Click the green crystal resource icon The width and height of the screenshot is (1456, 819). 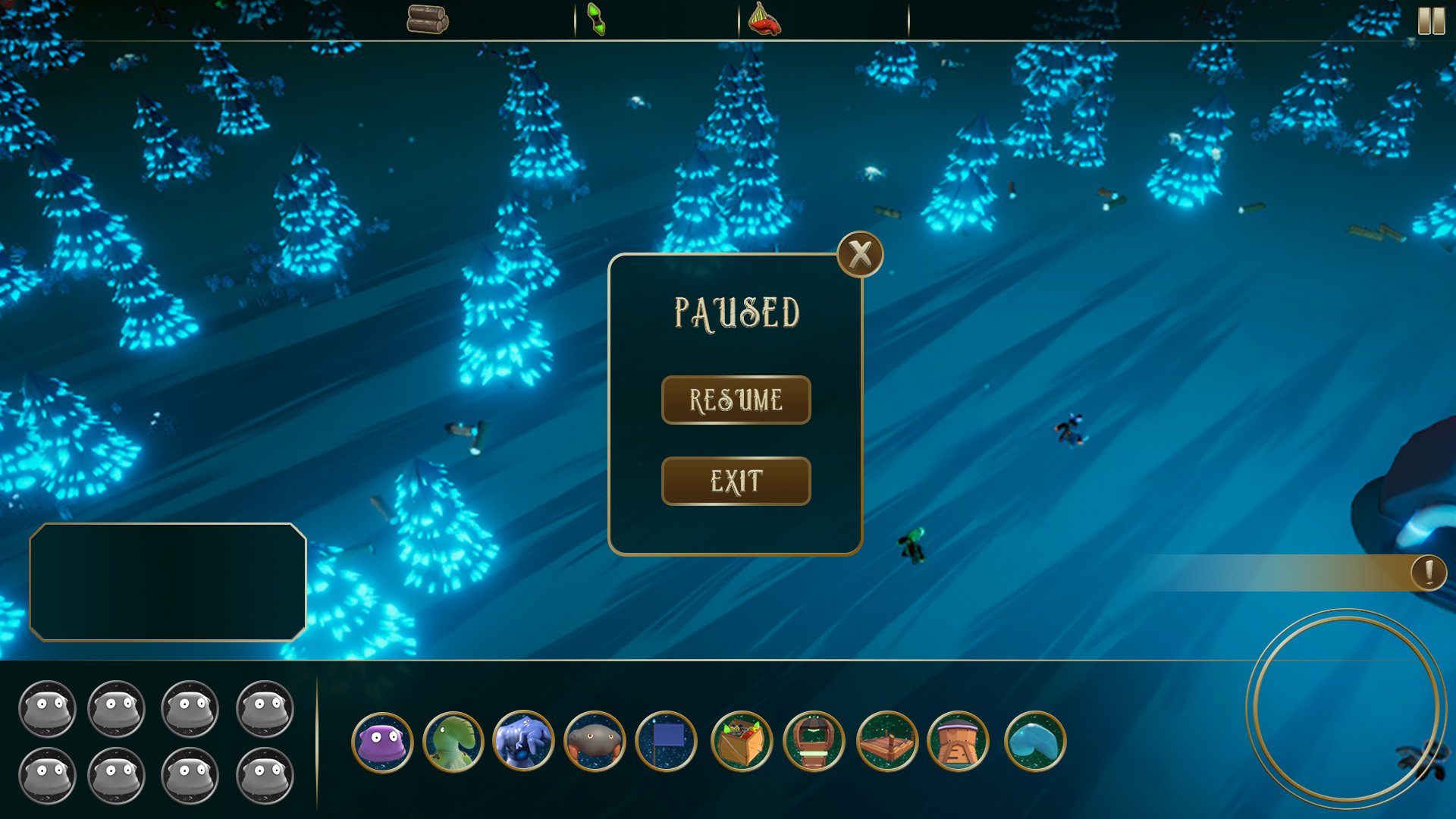tap(597, 20)
